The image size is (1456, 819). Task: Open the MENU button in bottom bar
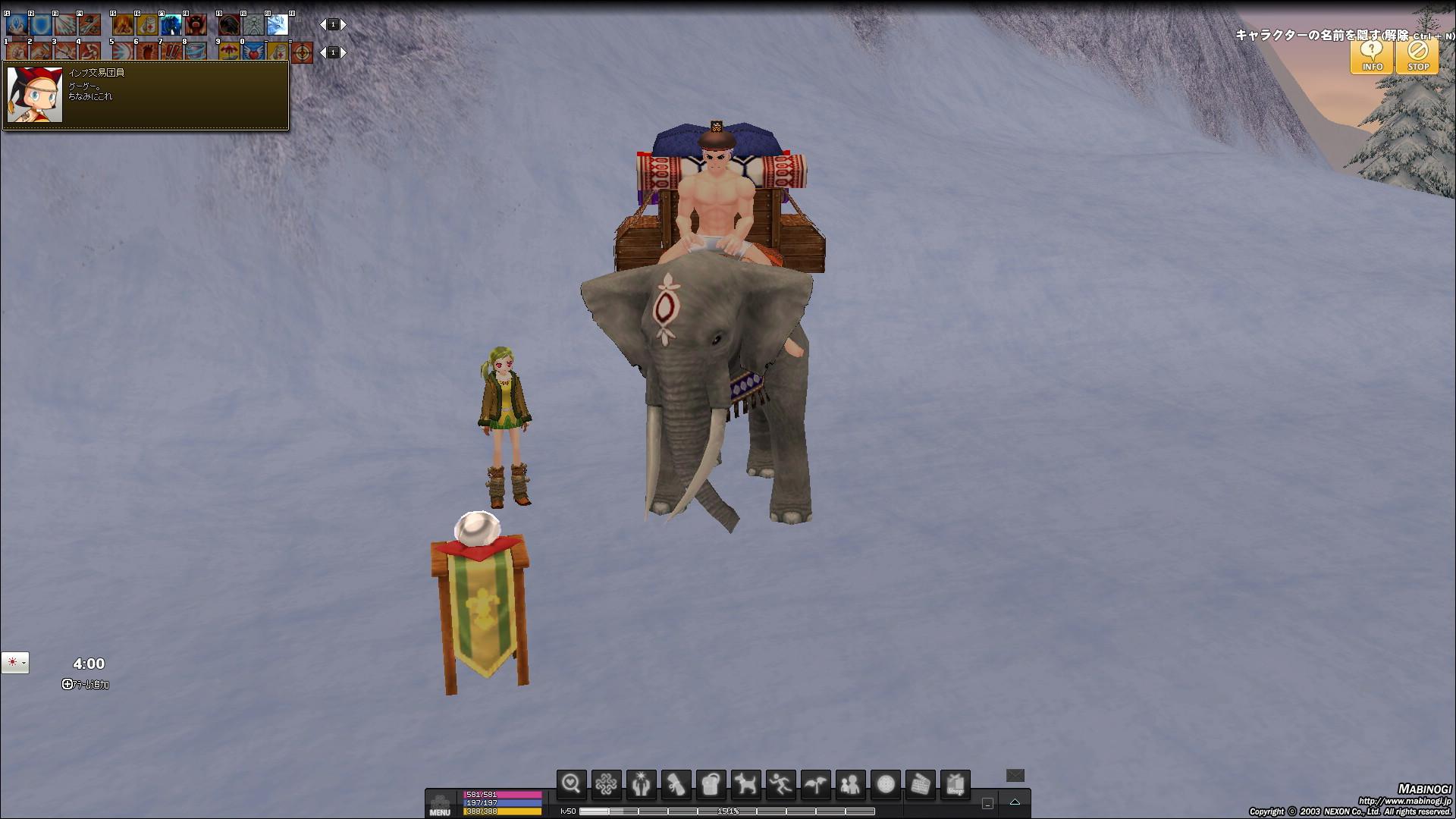click(x=440, y=804)
